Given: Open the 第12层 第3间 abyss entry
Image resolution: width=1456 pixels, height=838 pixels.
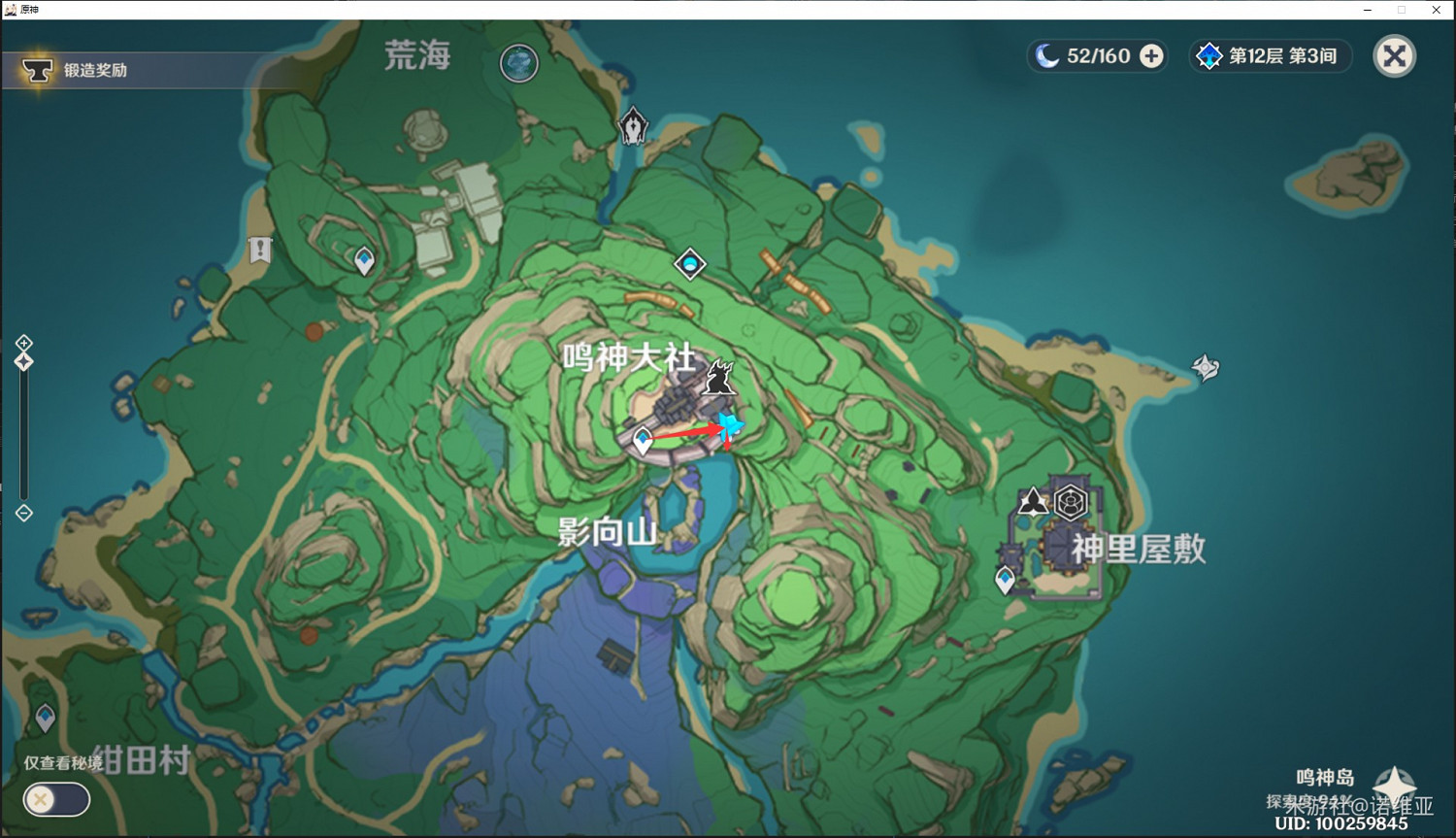Looking at the screenshot, I should [1270, 56].
